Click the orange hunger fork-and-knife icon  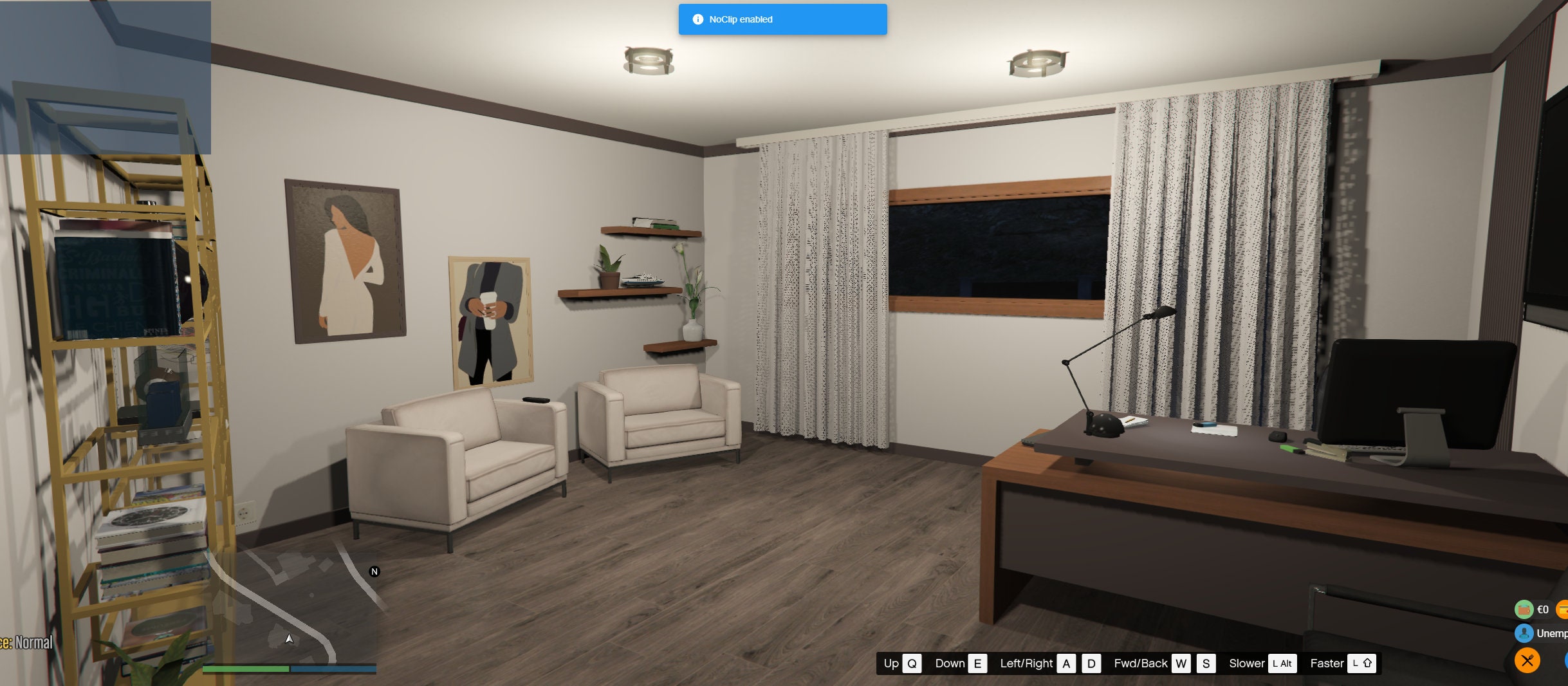pyautogui.click(x=1527, y=660)
